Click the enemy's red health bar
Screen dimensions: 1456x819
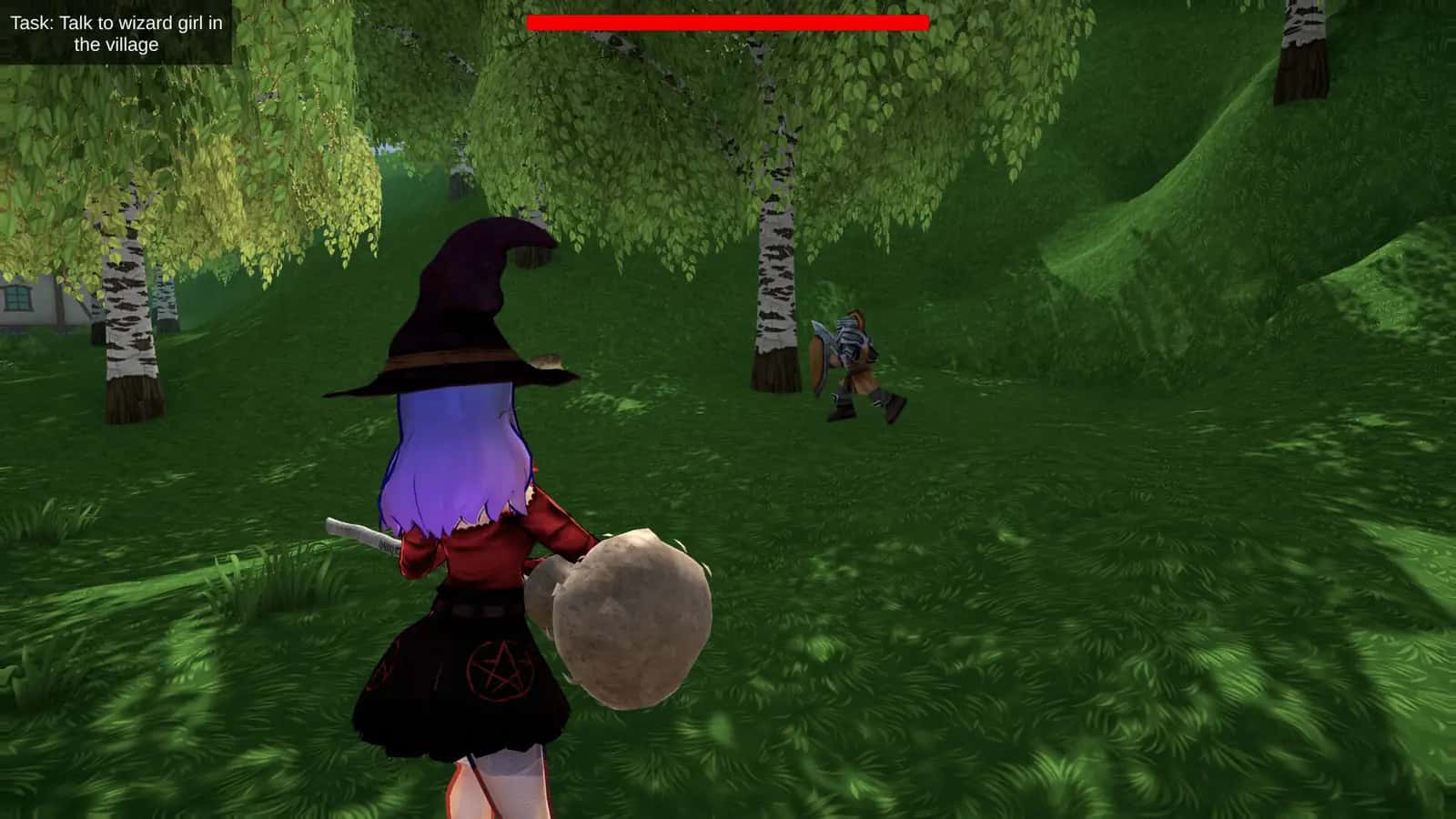728,20
